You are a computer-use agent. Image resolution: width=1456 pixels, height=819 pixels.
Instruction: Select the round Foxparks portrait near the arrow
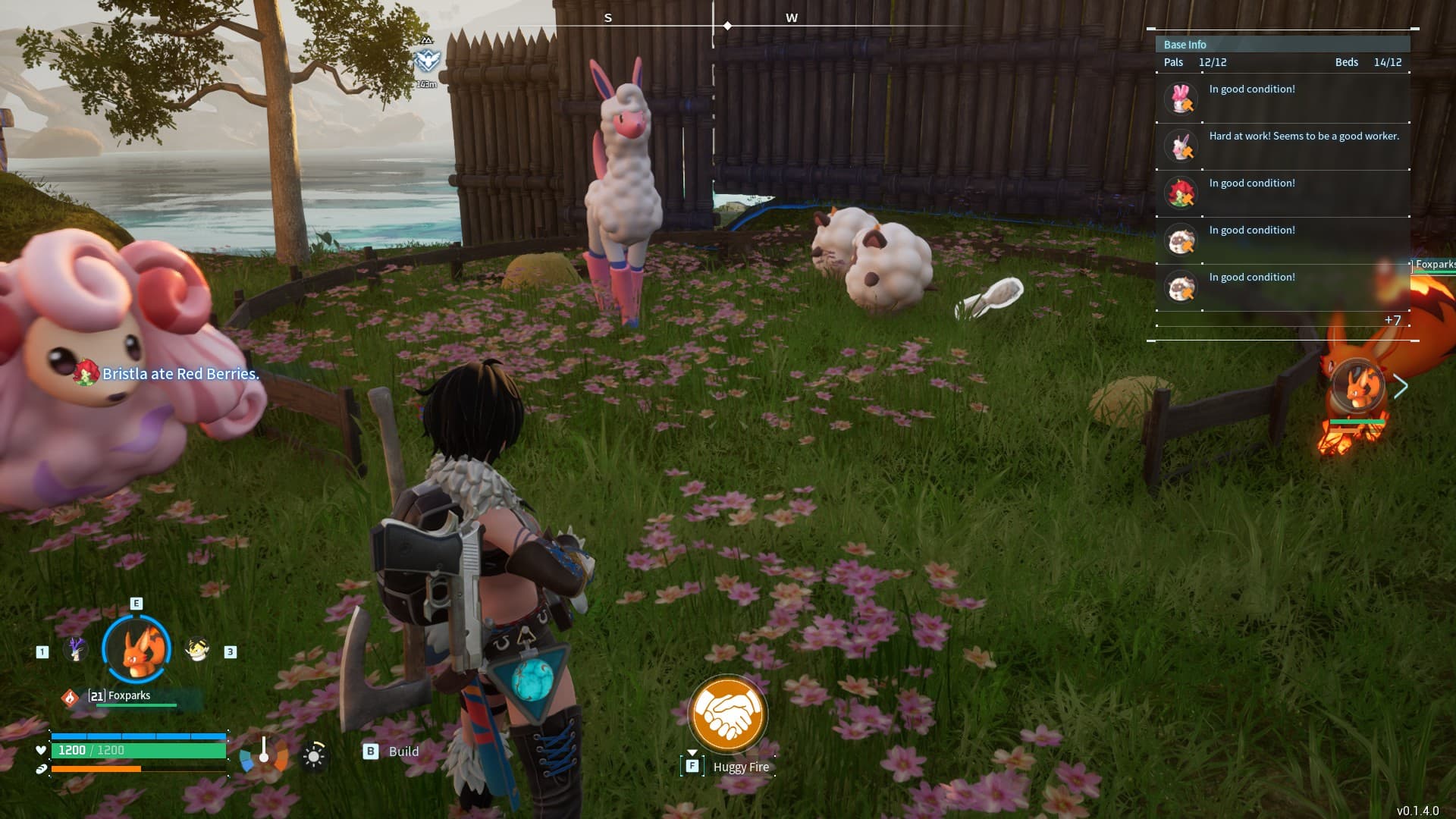pos(1357,386)
